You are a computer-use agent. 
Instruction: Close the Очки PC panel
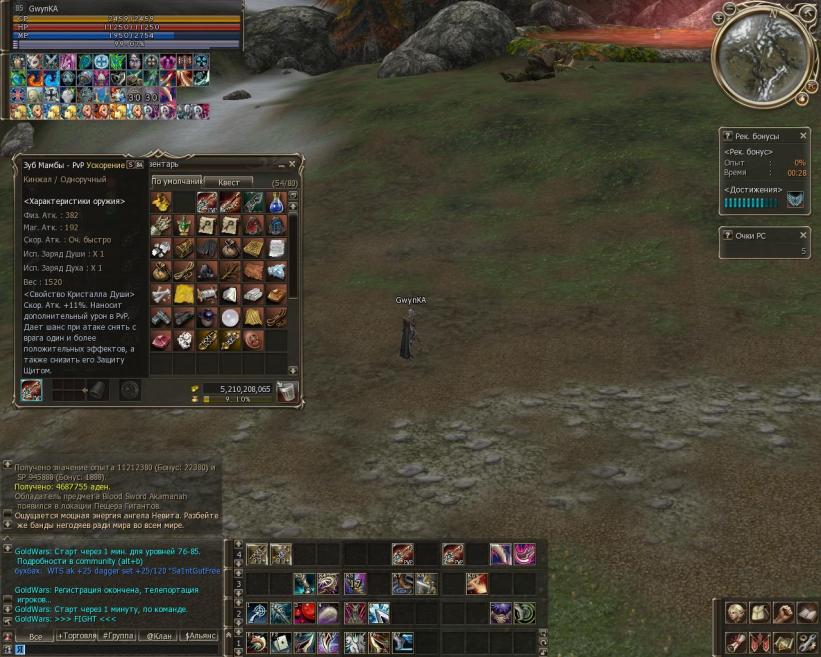(x=803, y=235)
